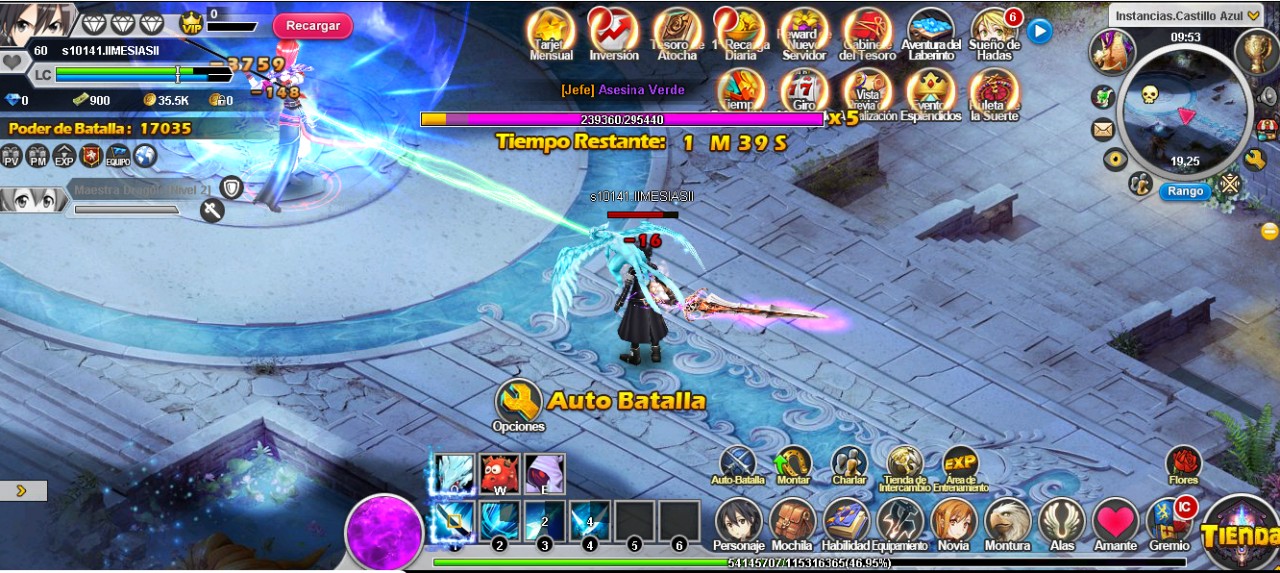Open the Personaje character menu
The width and height of the screenshot is (1280, 573).
point(739,522)
